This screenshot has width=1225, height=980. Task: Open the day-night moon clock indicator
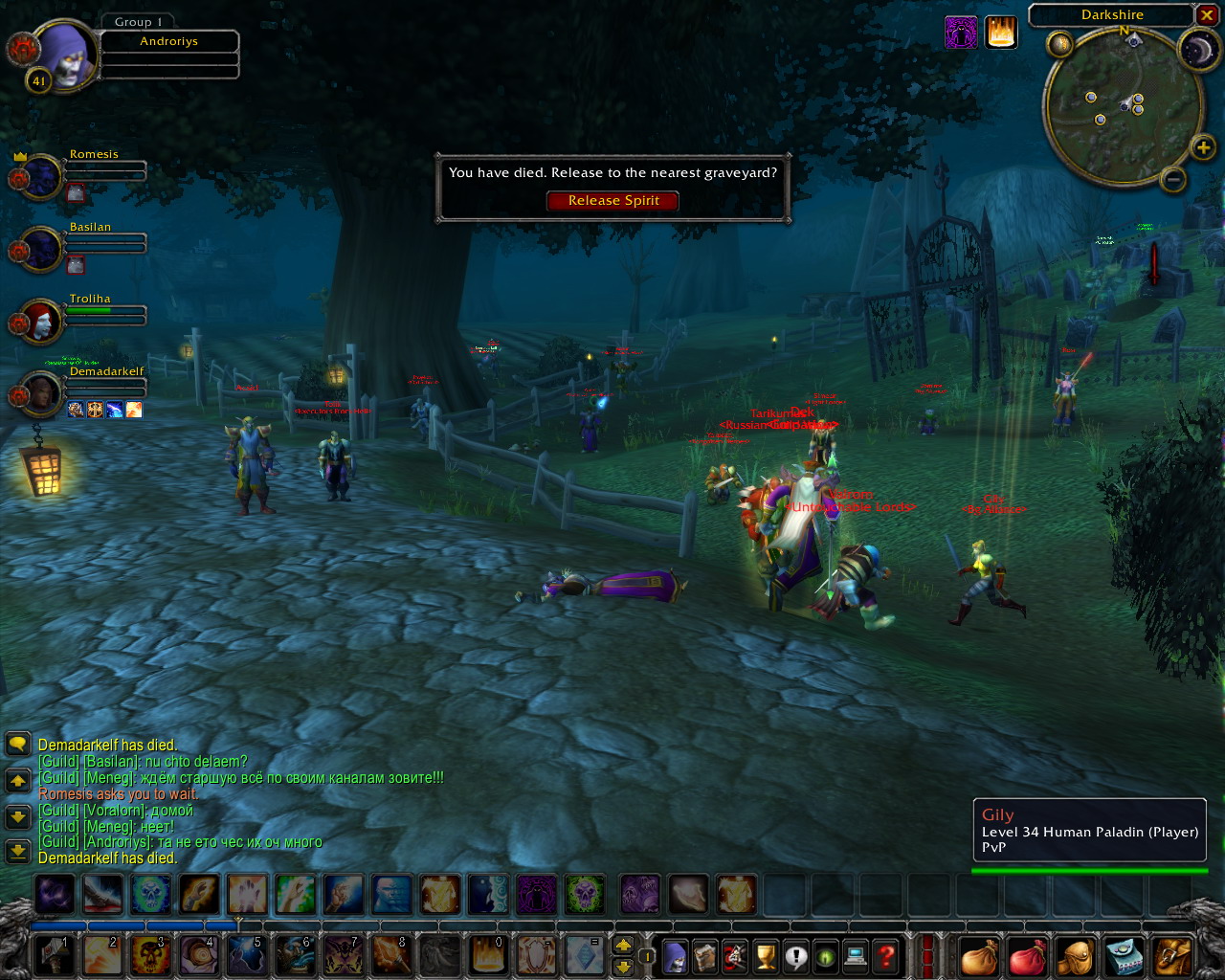click(1197, 51)
